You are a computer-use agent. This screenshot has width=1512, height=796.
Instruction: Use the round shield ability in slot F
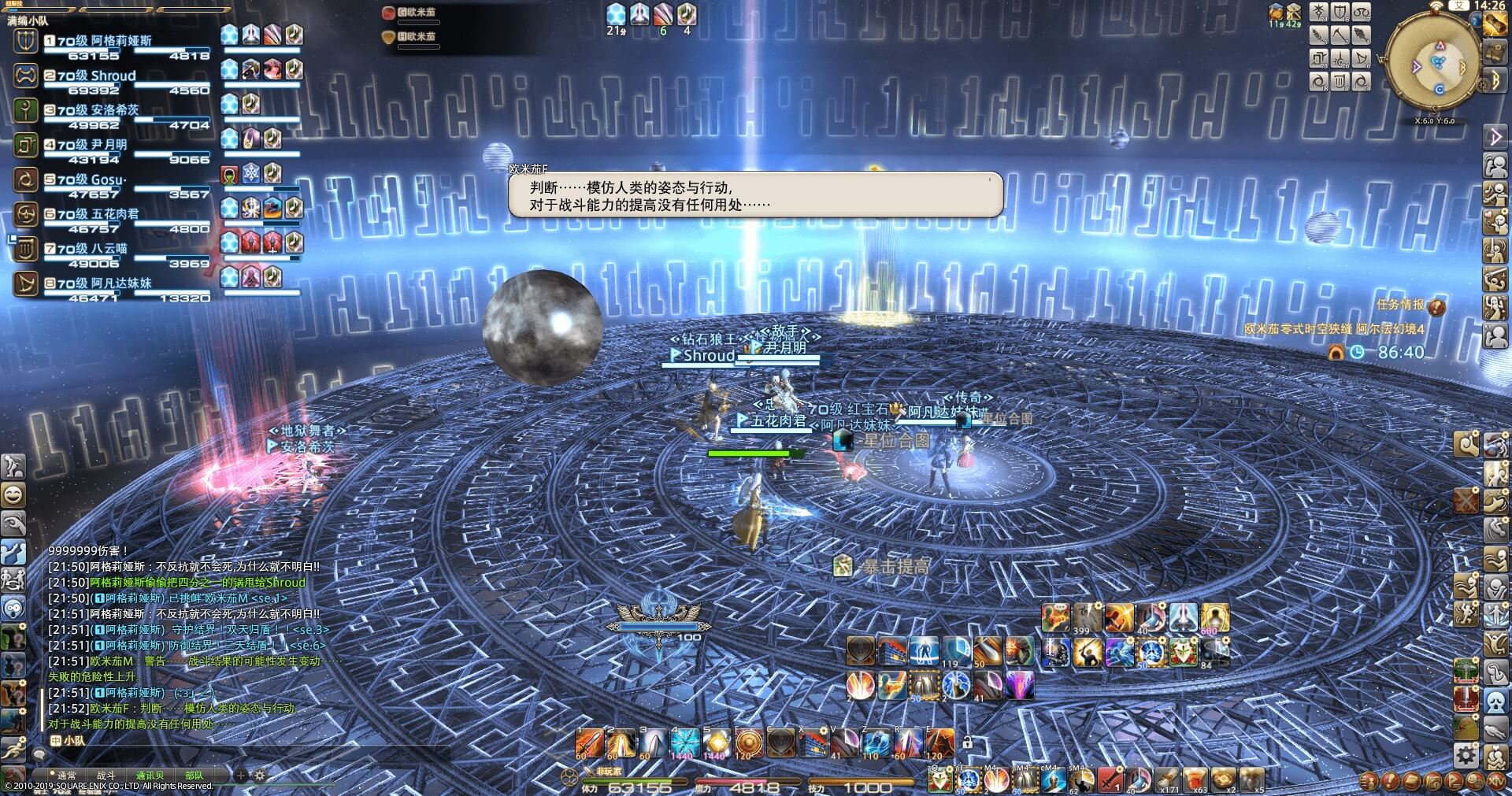click(x=749, y=743)
